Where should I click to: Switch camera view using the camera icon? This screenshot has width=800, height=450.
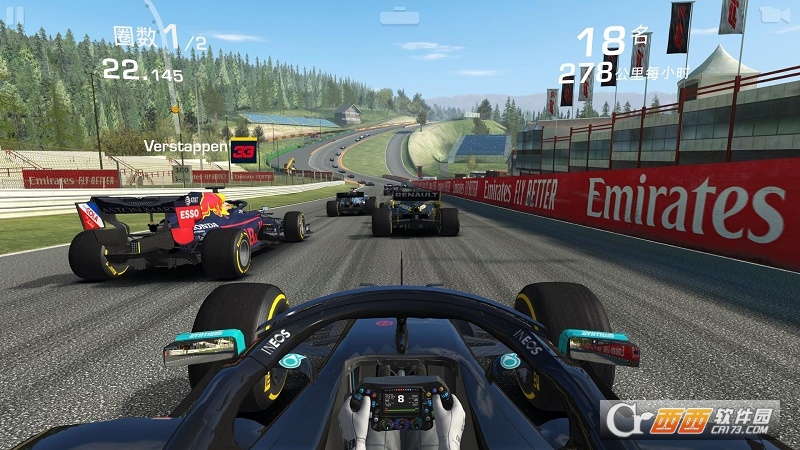click(x=771, y=13)
